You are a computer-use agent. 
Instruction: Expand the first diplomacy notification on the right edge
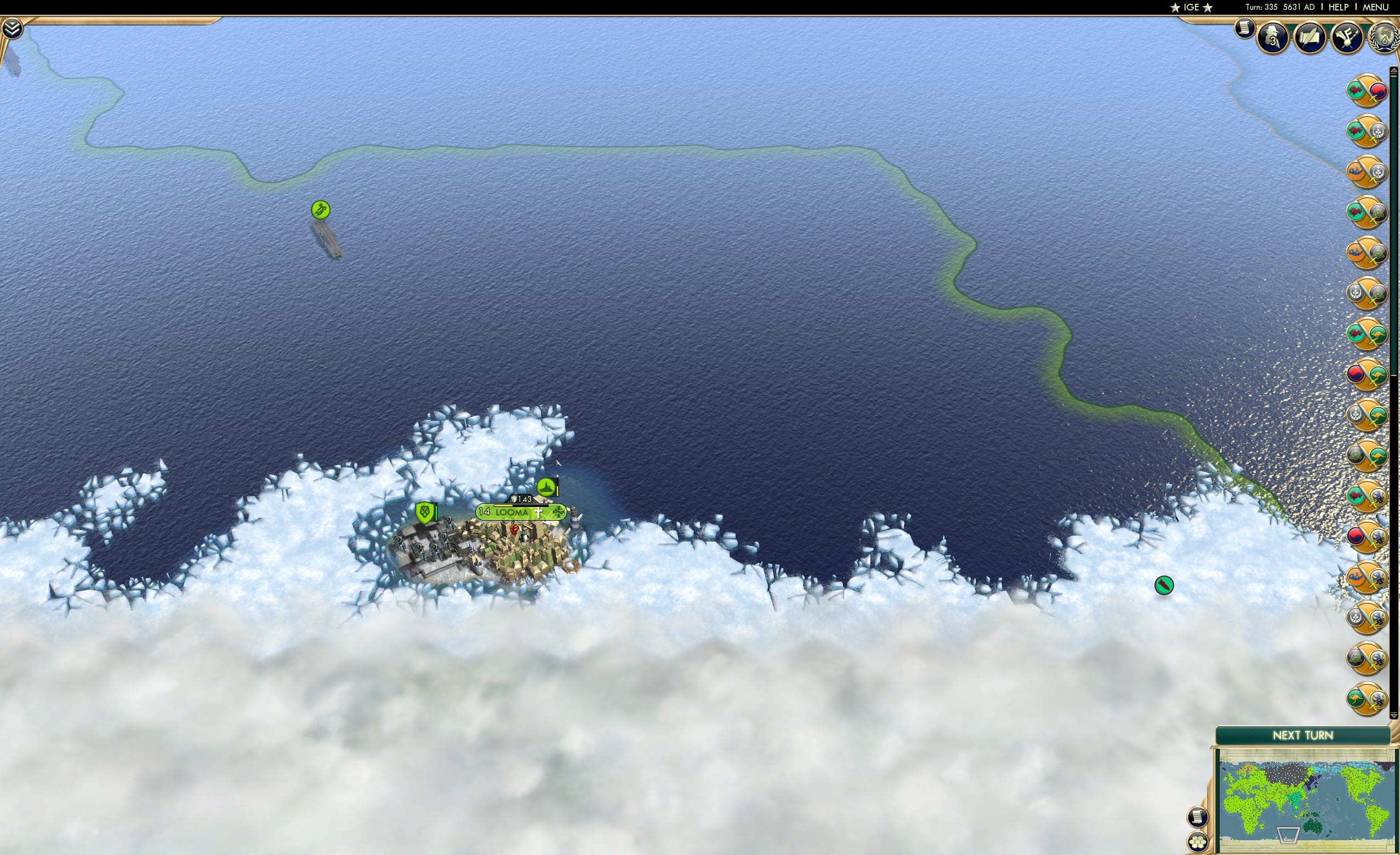click(x=1368, y=89)
